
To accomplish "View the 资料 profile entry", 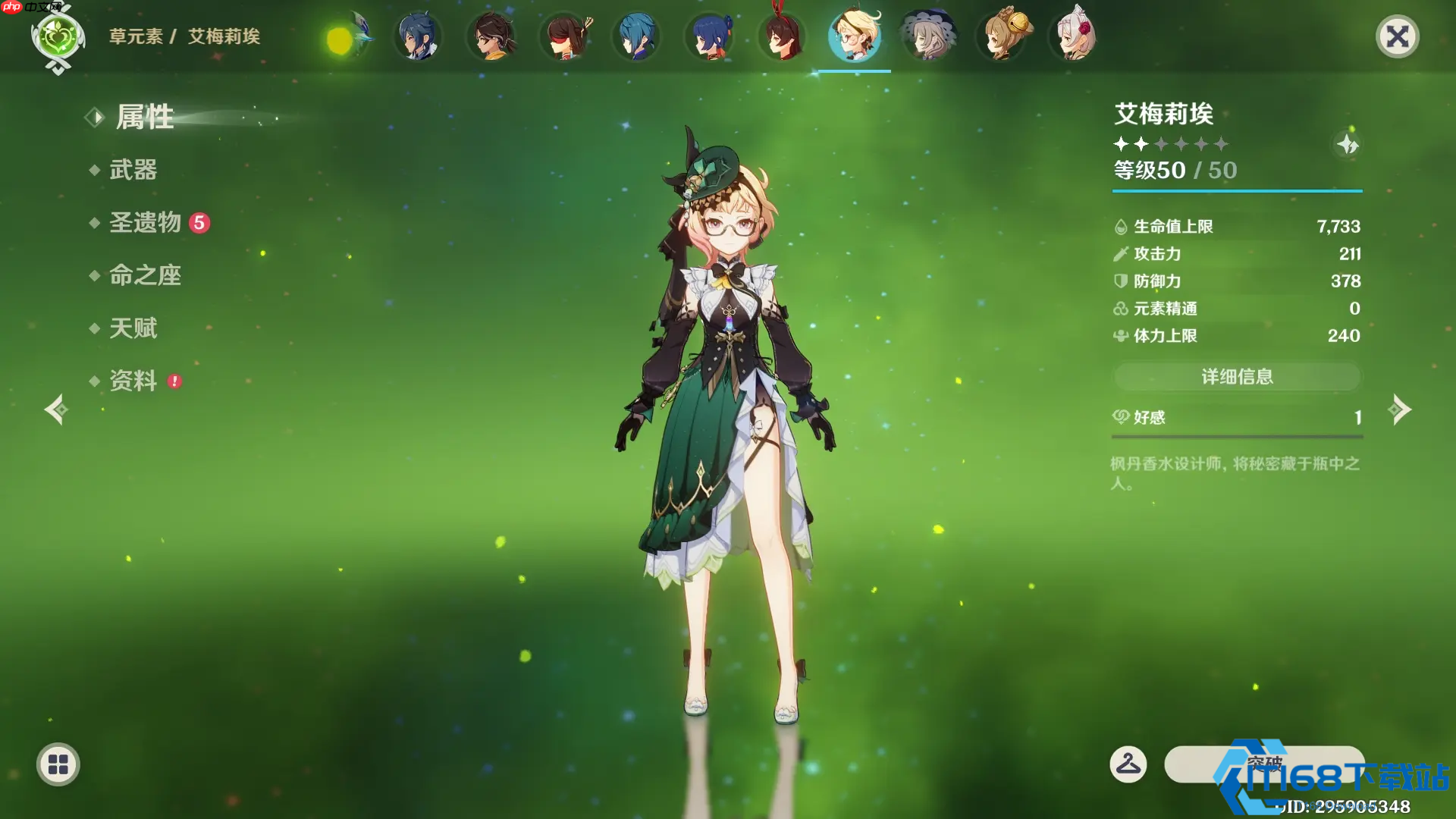I will tap(133, 381).
